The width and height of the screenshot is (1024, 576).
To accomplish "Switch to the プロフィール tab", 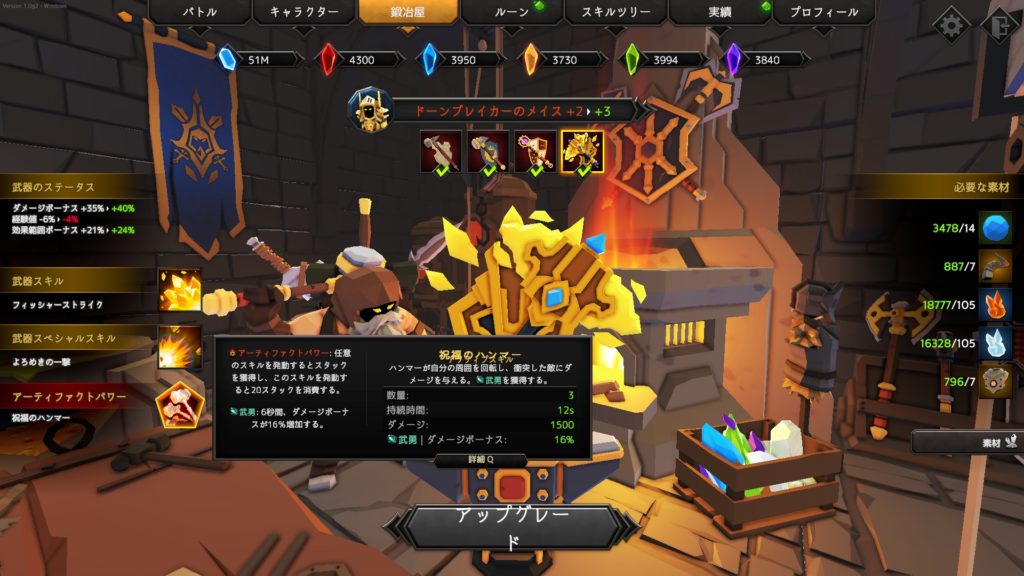I will coord(823,13).
